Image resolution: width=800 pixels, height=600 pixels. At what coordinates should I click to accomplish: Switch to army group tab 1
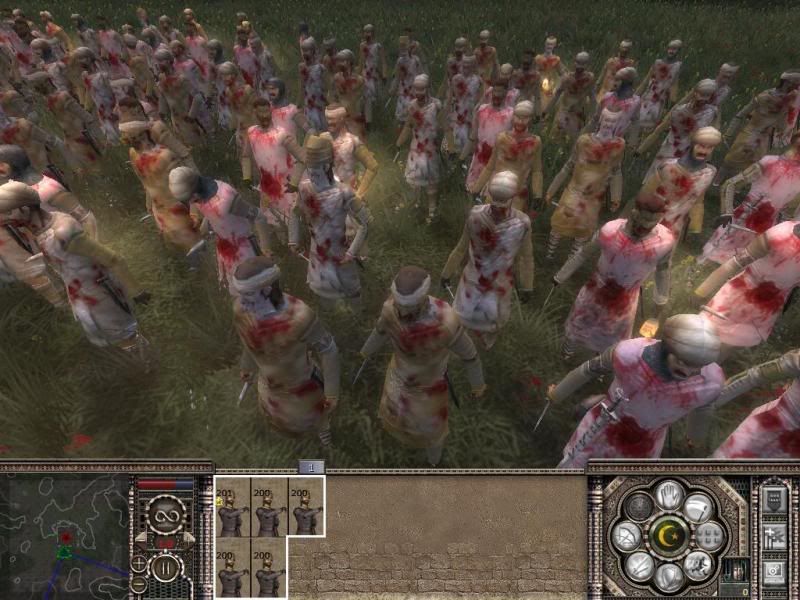[x=310, y=467]
